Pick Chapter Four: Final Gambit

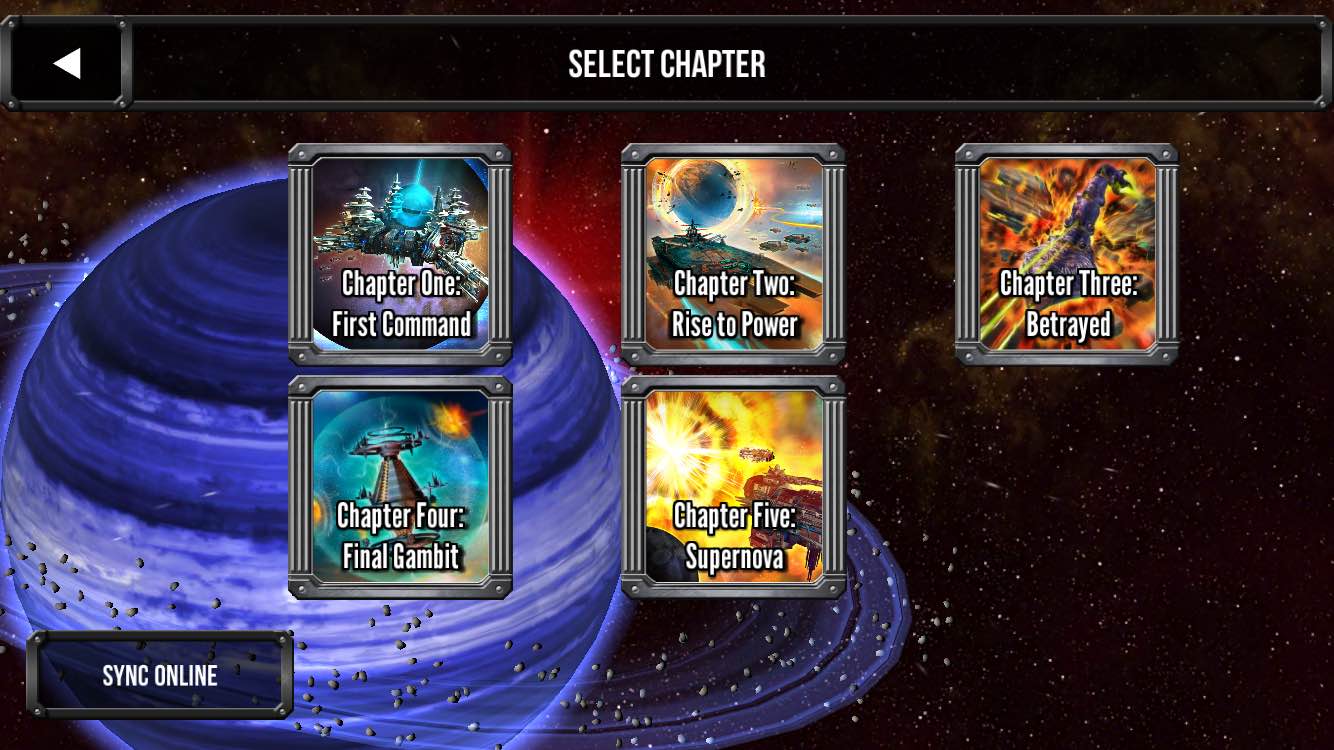coord(400,487)
